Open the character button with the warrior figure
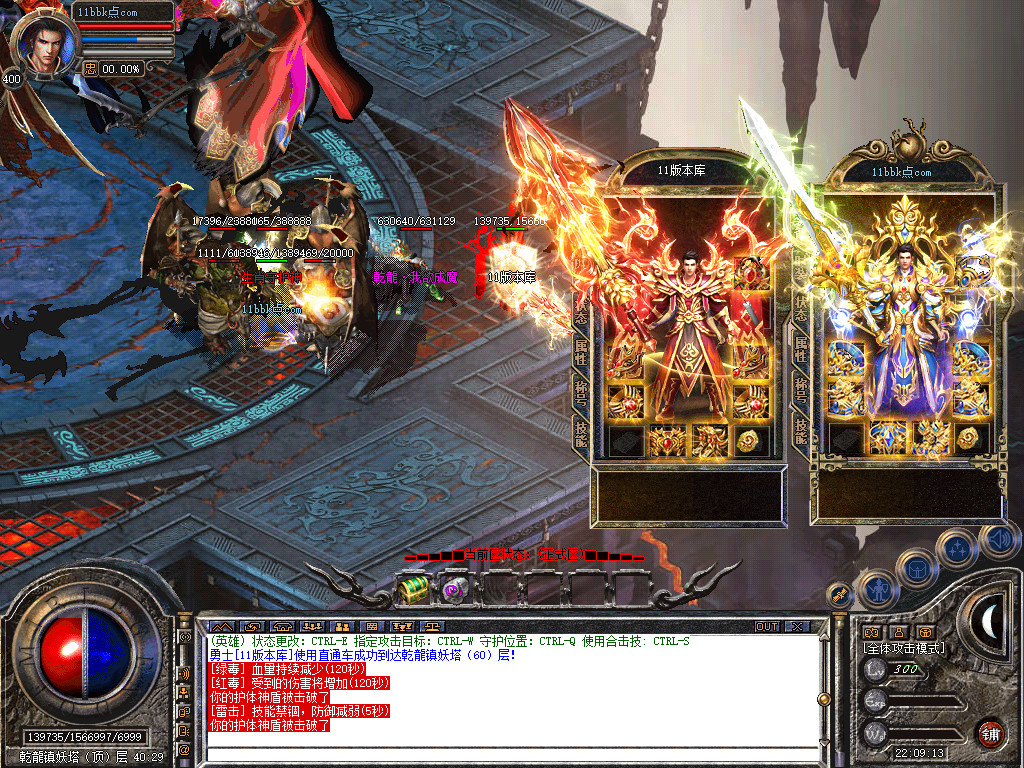 [x=876, y=590]
